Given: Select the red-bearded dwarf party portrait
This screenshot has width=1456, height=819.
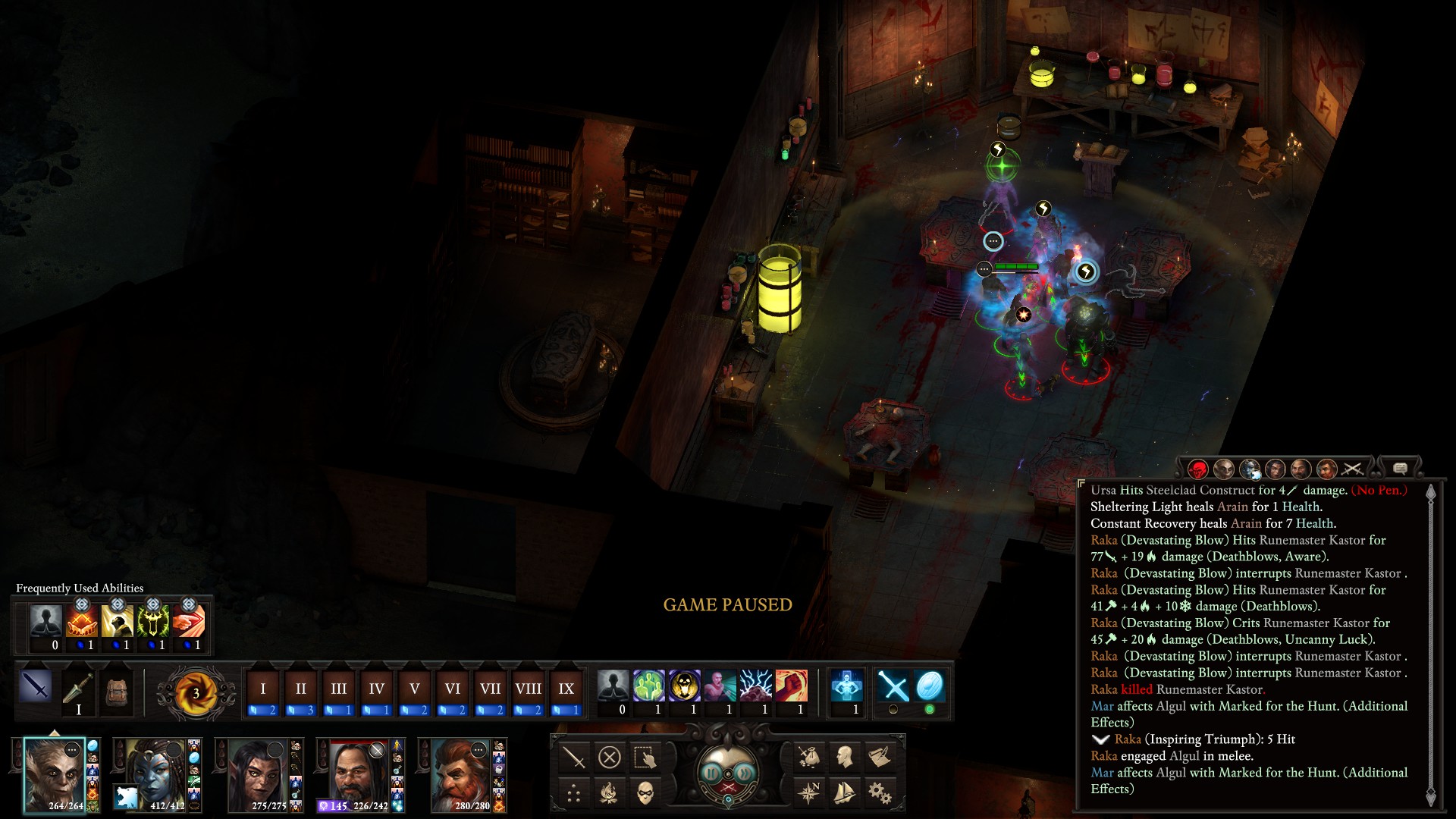Looking at the screenshot, I should pos(463,775).
